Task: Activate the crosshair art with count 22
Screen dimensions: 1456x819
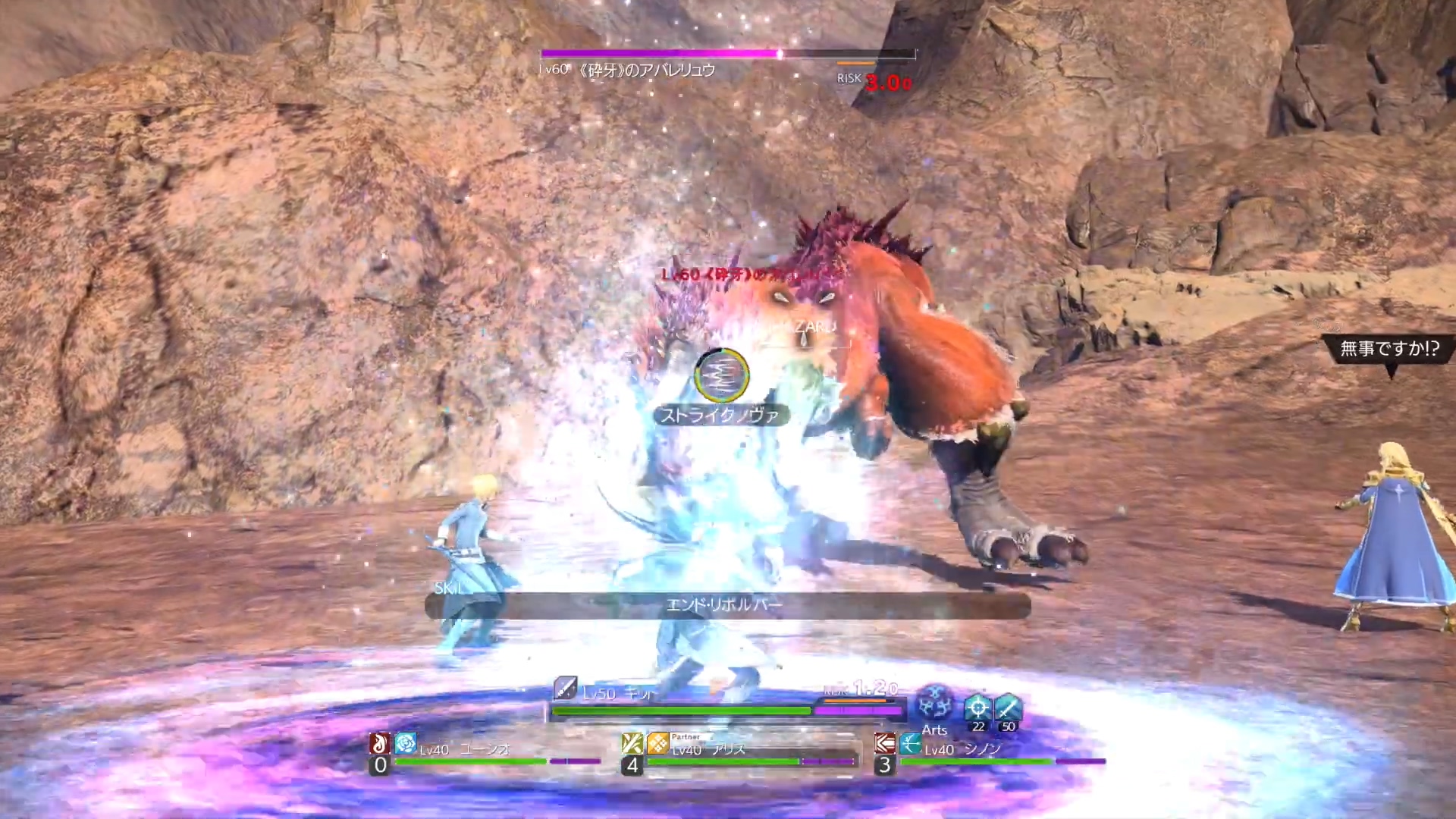Action: 978,709
